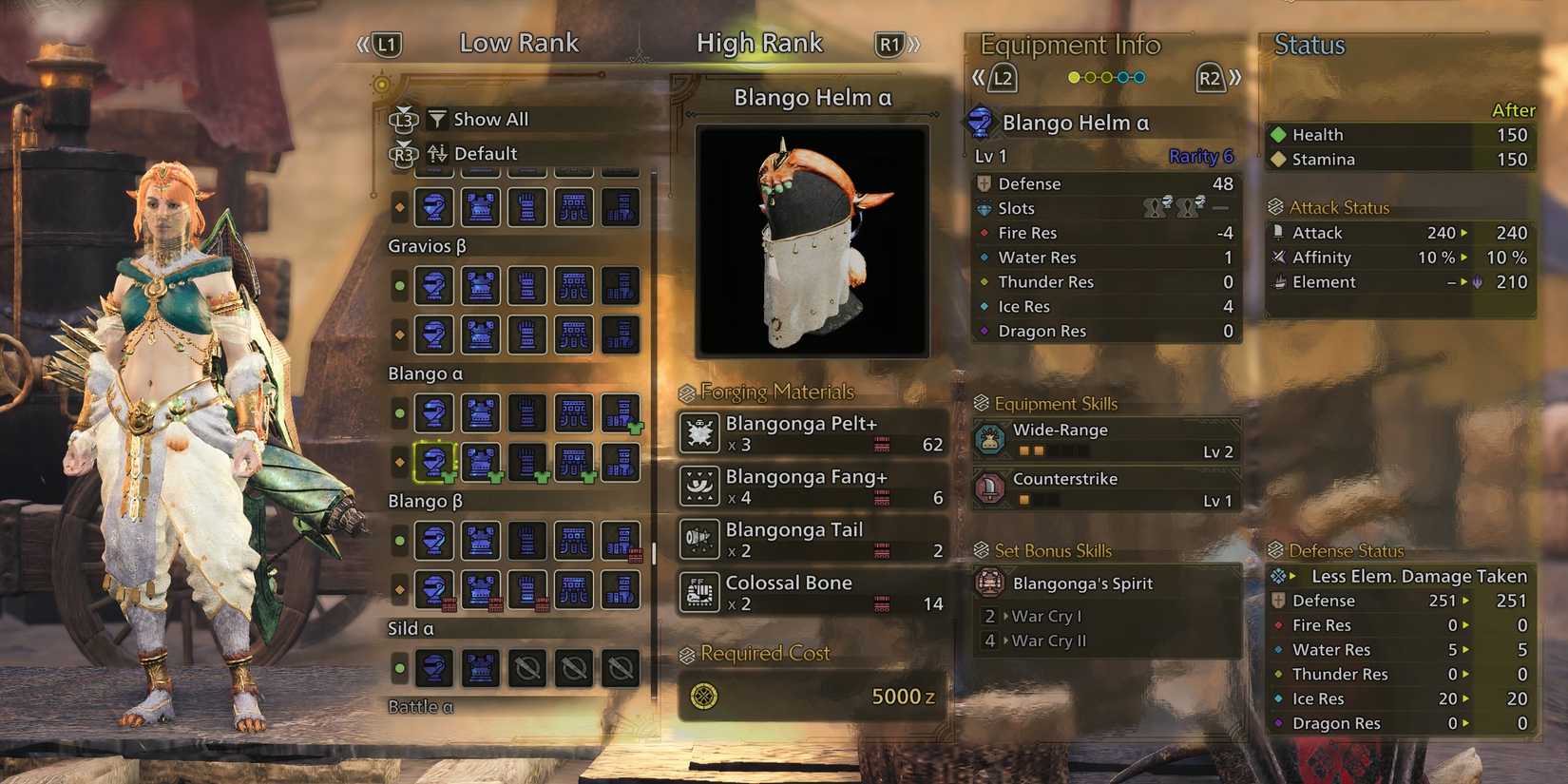This screenshot has width=1568, height=784.
Task: Click the Blango Helm α icon in Equipment Info
Action: point(983,122)
